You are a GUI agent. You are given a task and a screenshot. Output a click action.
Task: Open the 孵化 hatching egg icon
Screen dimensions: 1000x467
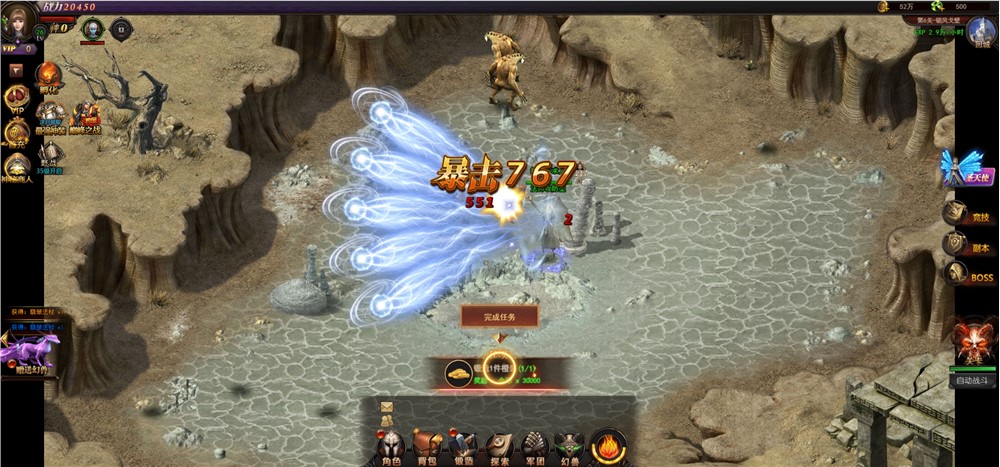pyautogui.click(x=48, y=77)
